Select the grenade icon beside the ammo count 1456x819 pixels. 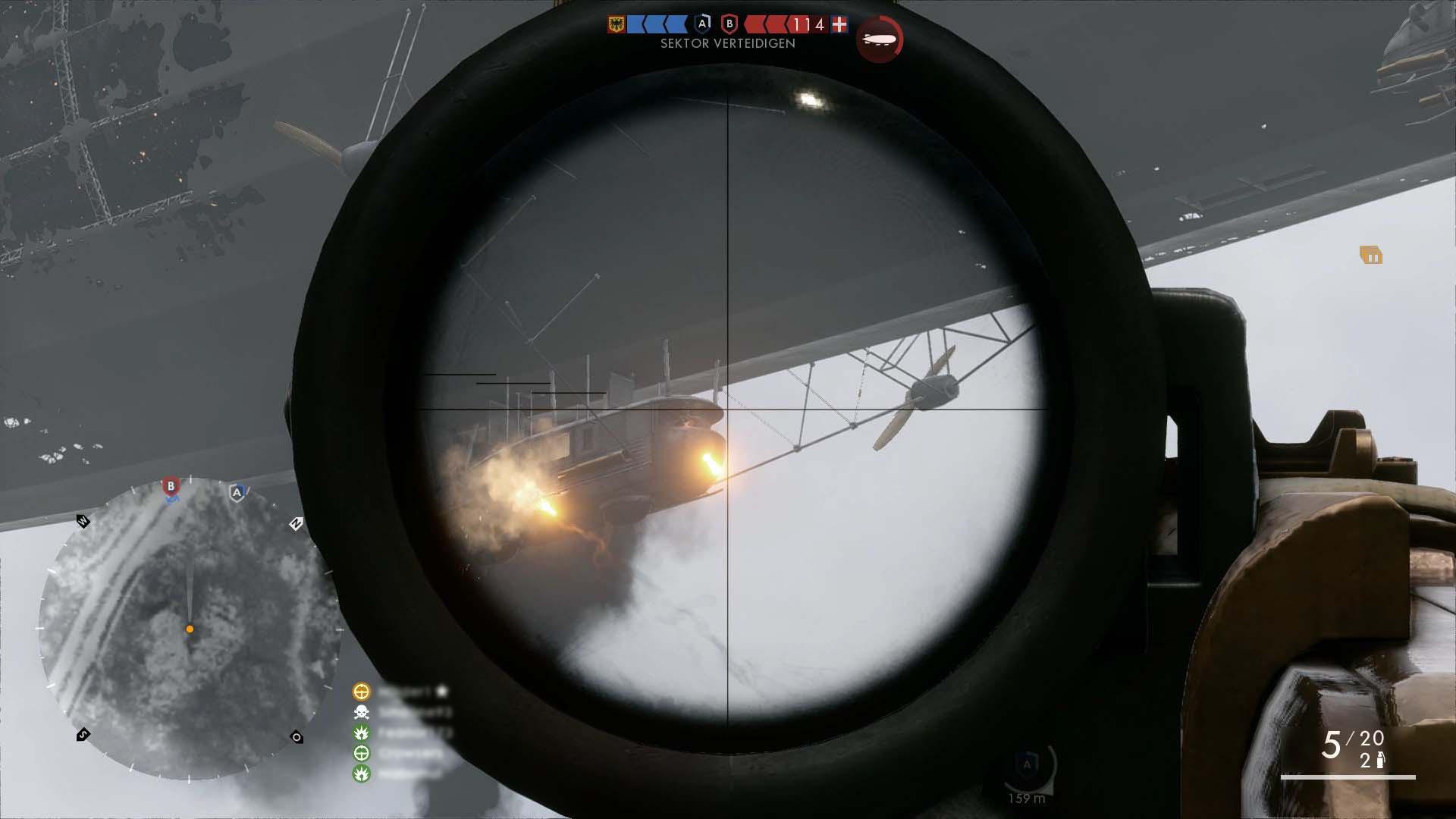[x=1380, y=761]
